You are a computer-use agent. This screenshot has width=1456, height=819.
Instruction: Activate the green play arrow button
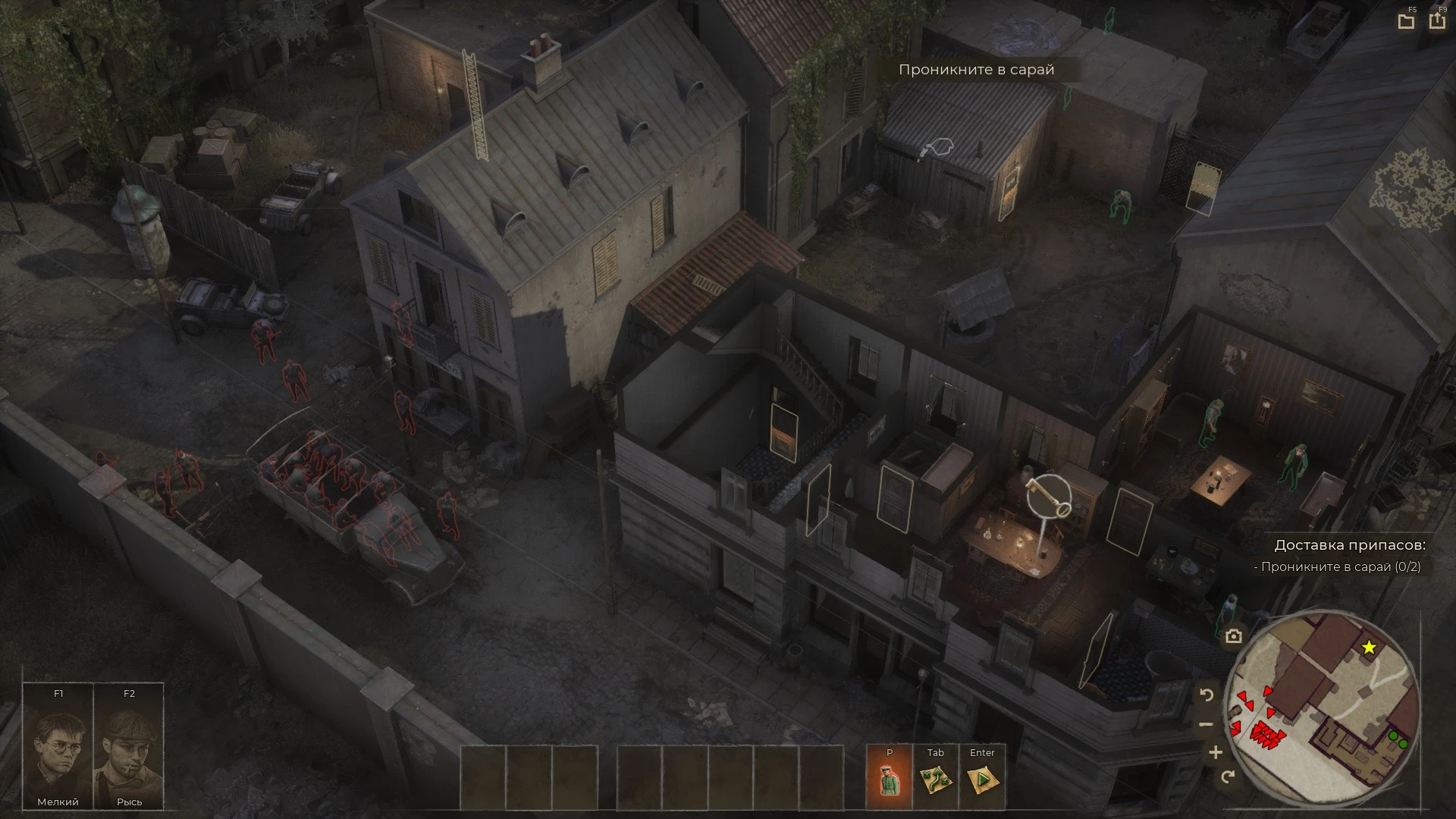pyautogui.click(x=982, y=780)
